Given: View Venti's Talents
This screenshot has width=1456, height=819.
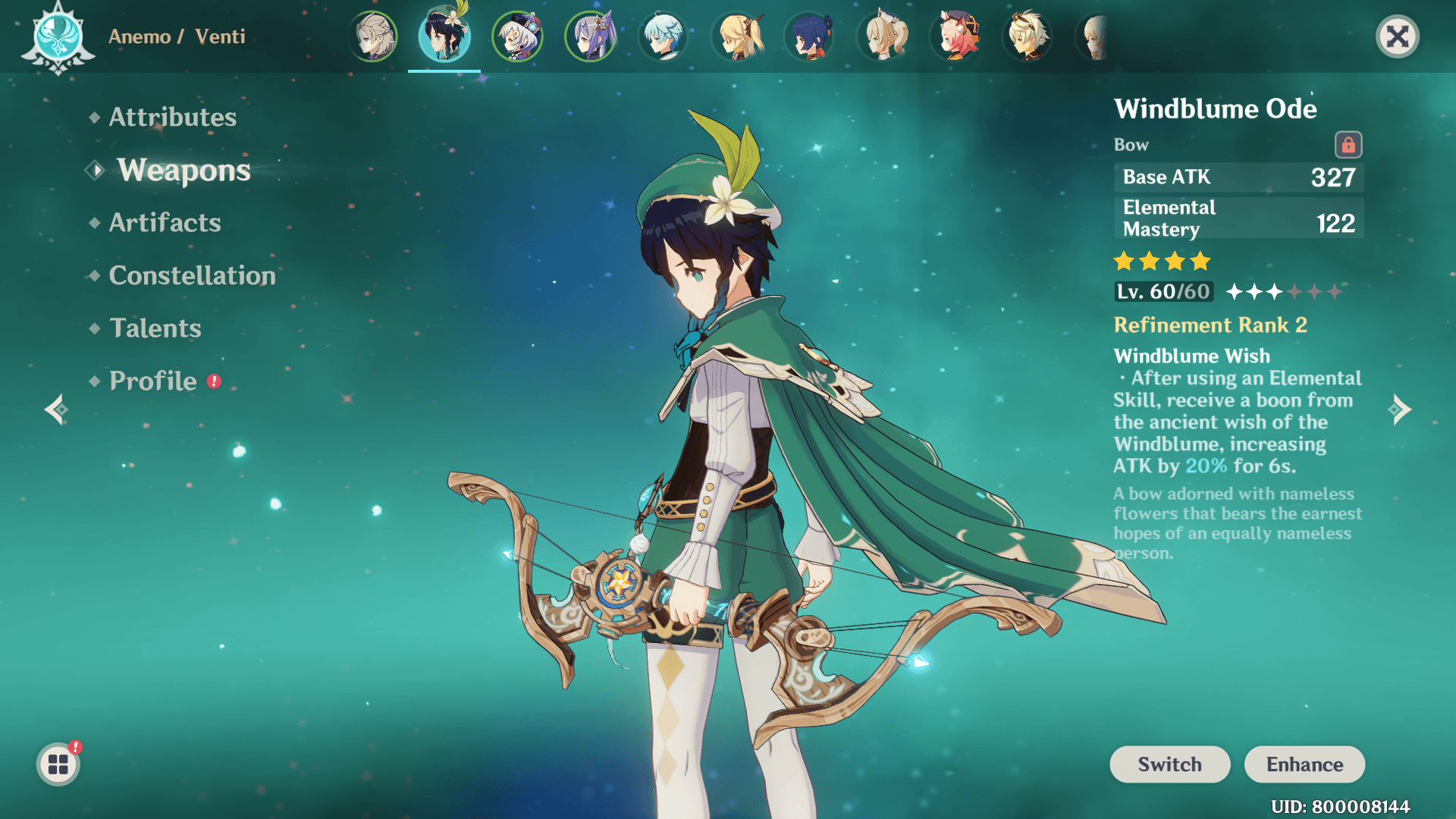Looking at the screenshot, I should pyautogui.click(x=155, y=328).
